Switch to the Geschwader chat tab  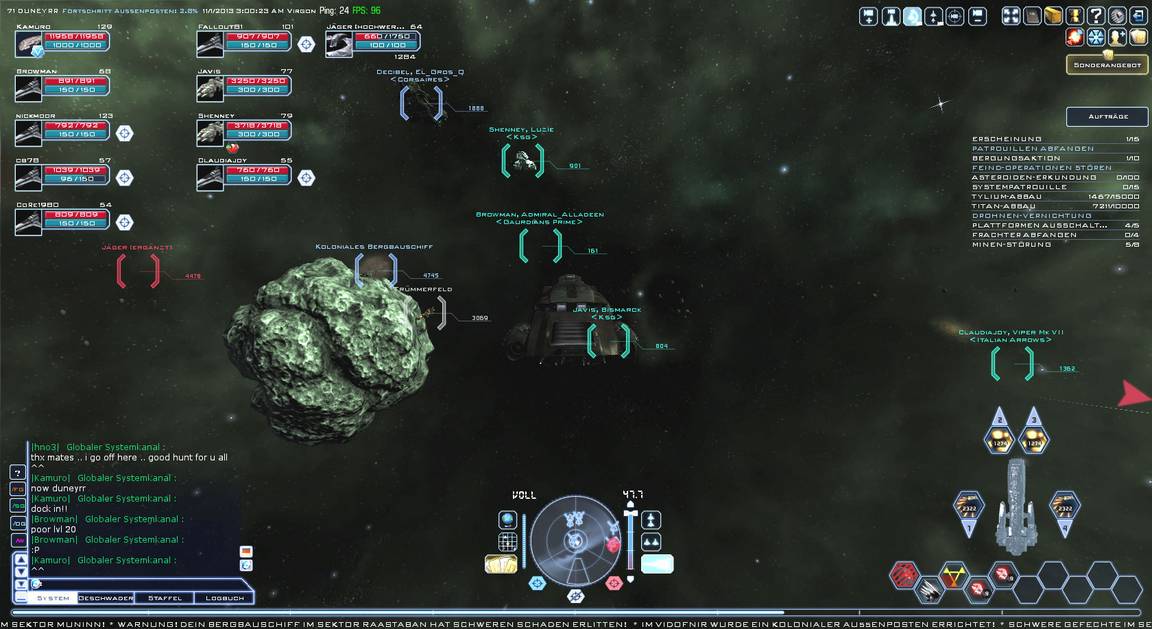pos(105,598)
